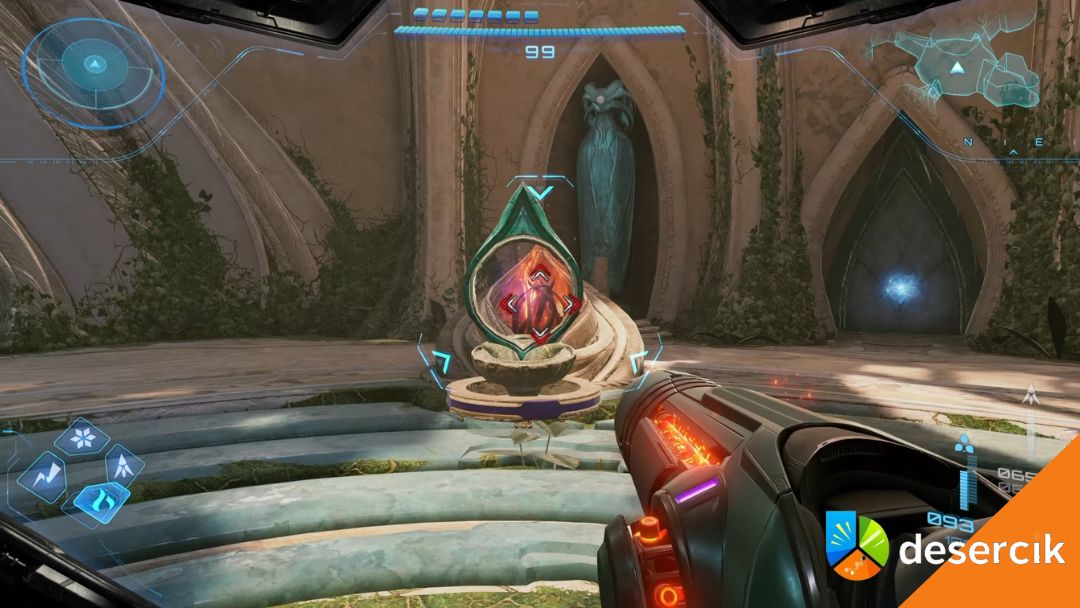The width and height of the screenshot is (1080, 608).
Task: Switch to the missile arrowhead icon
Action: (x=123, y=464)
